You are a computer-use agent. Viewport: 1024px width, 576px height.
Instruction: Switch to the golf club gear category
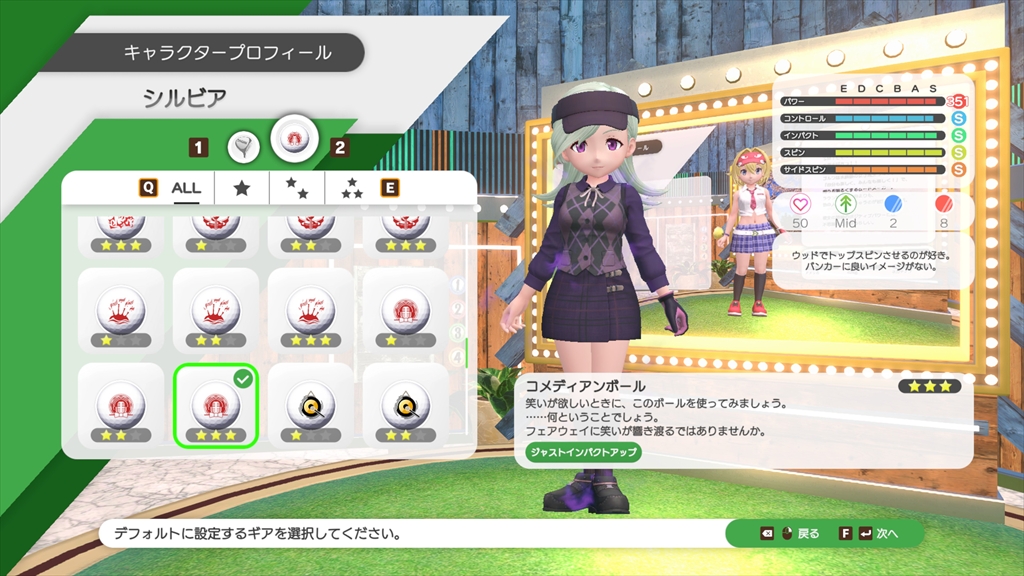(243, 147)
